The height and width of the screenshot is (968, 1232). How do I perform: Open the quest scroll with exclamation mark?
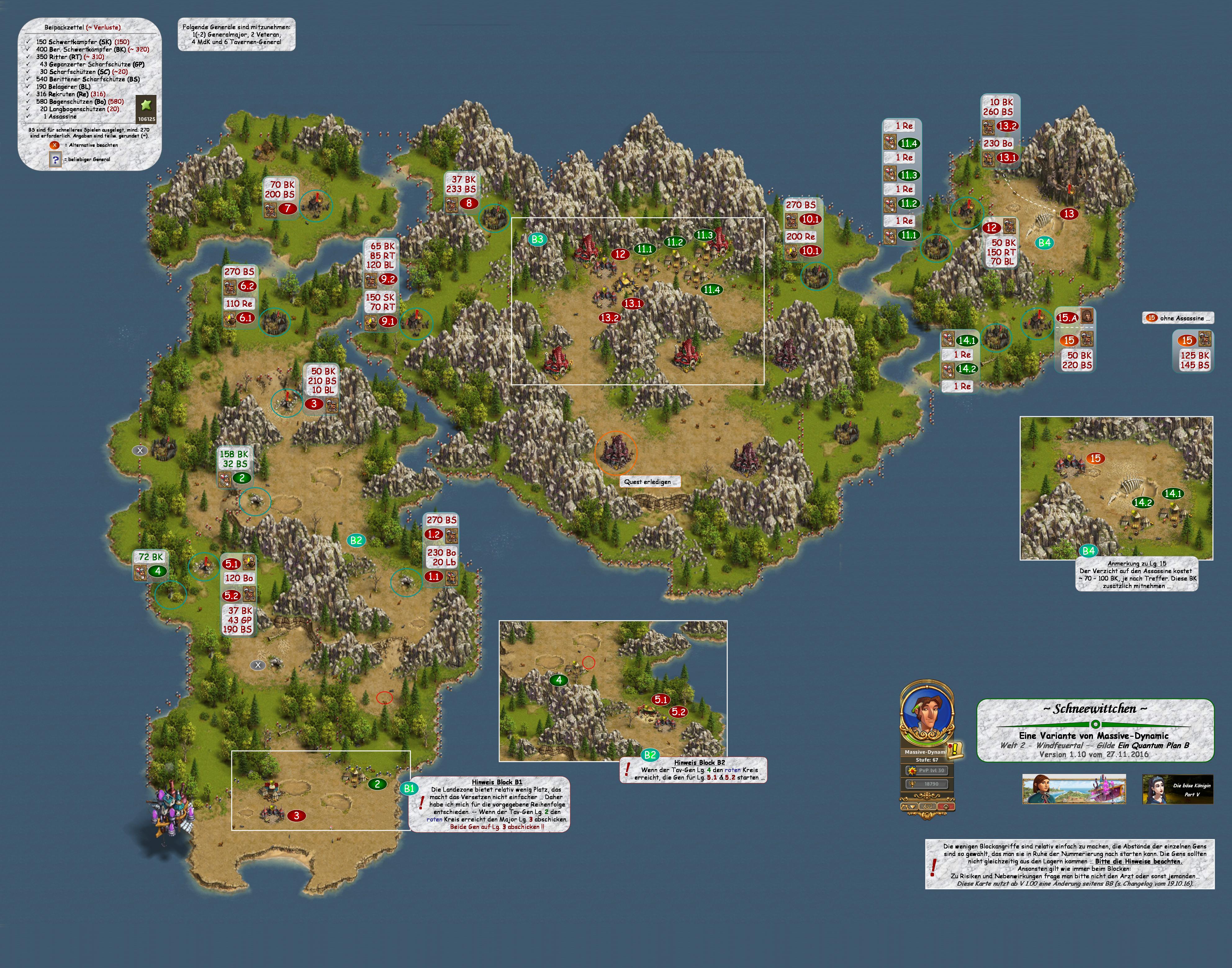click(x=955, y=750)
